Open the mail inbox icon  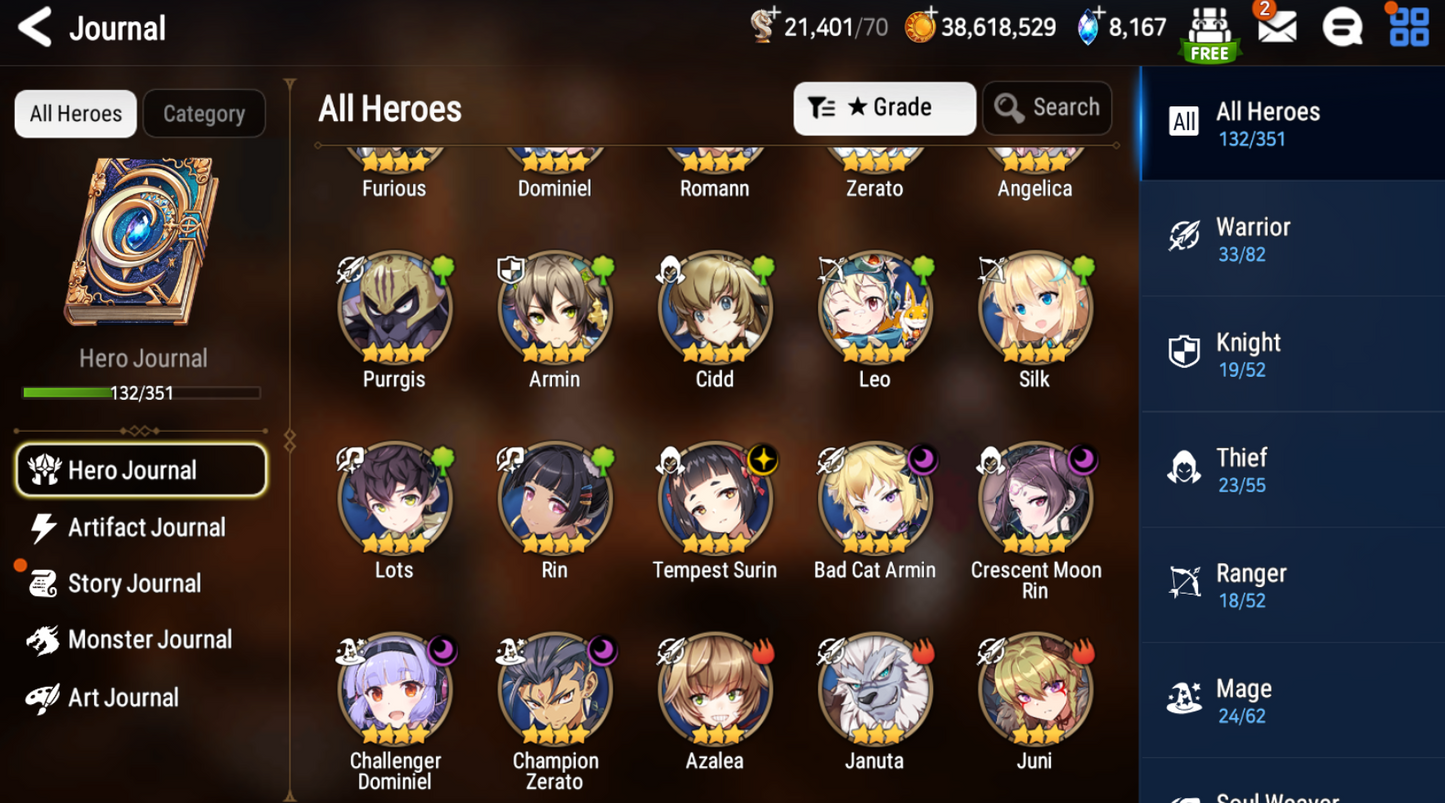(x=1279, y=28)
